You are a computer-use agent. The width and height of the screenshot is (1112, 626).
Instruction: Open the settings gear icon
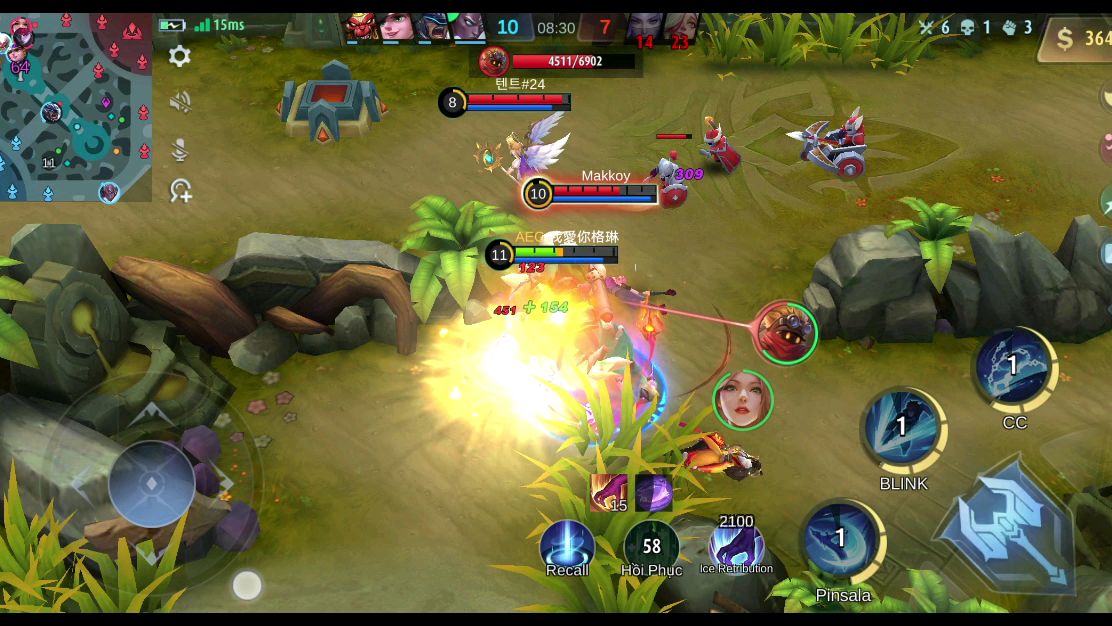180,56
